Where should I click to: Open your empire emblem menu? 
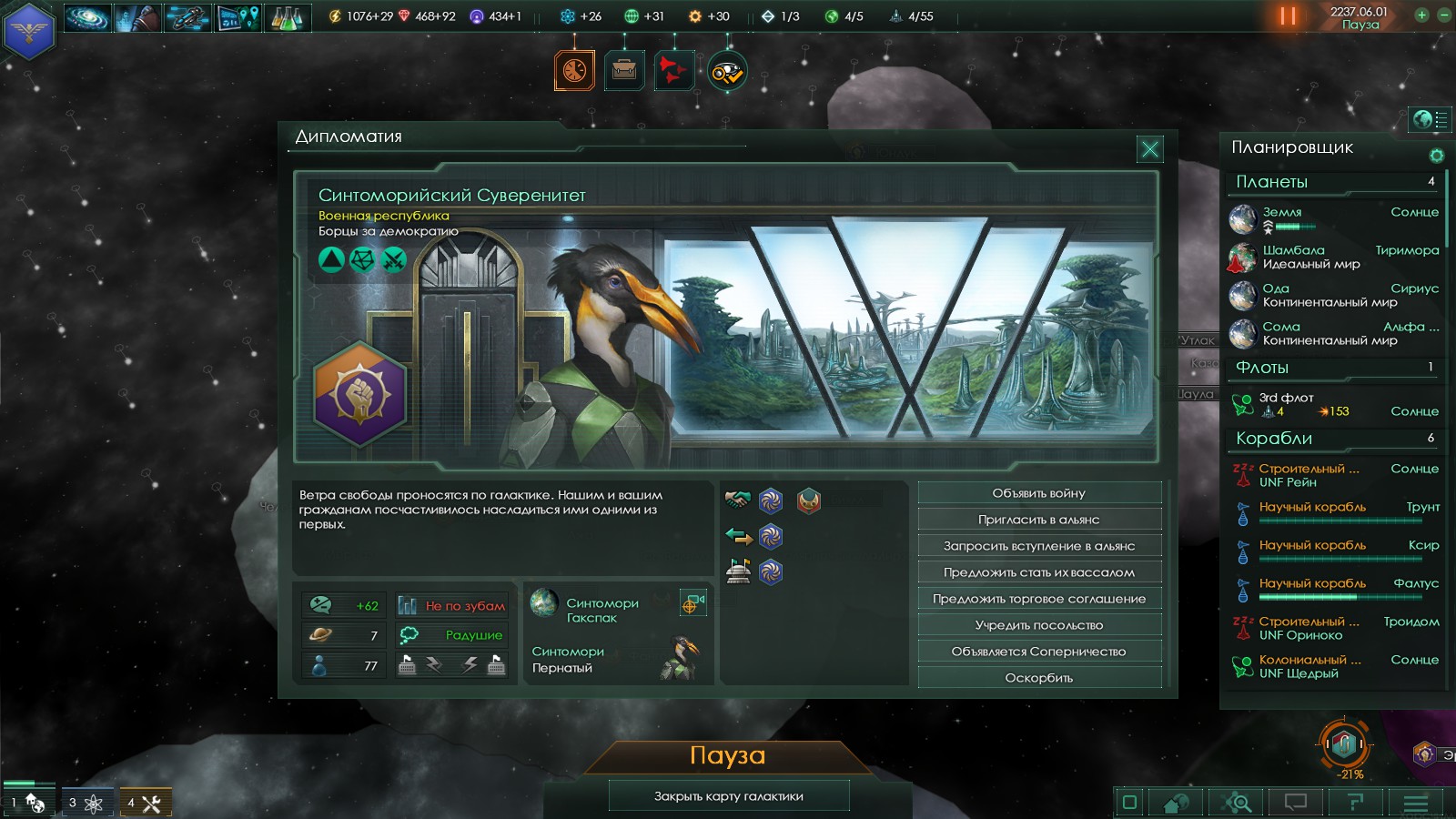point(29,31)
